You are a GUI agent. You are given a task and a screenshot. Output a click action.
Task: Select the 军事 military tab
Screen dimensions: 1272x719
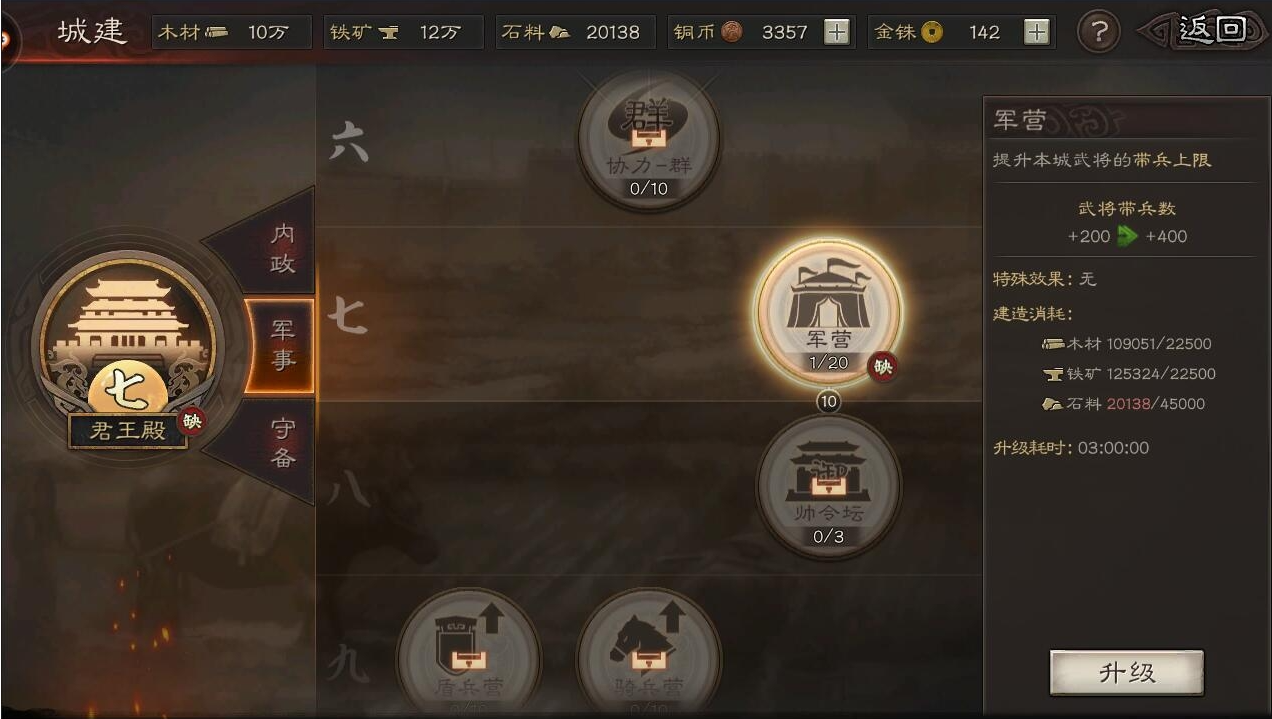pos(281,345)
